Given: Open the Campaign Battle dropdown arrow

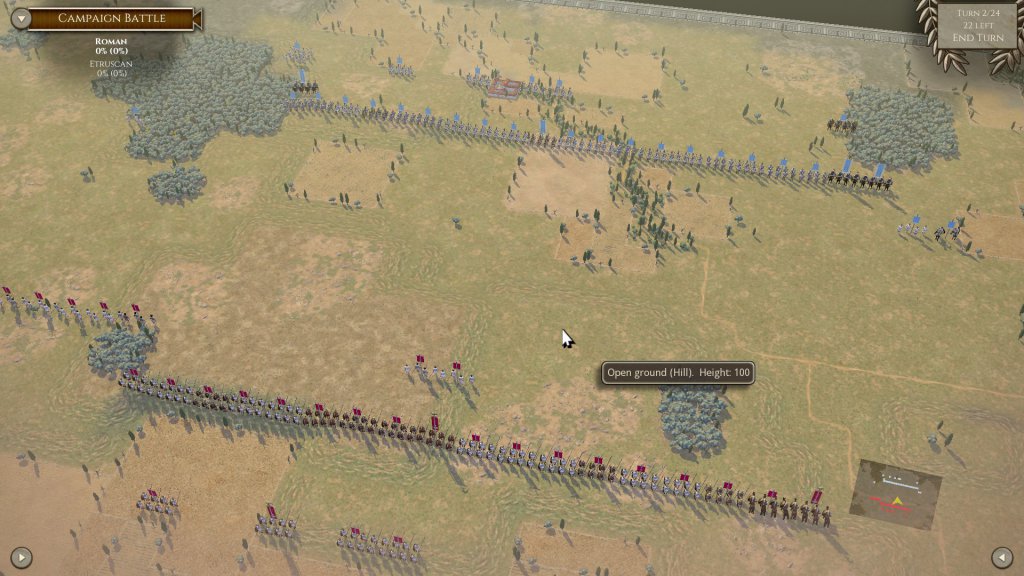Looking at the screenshot, I should pyautogui.click(x=17, y=18).
